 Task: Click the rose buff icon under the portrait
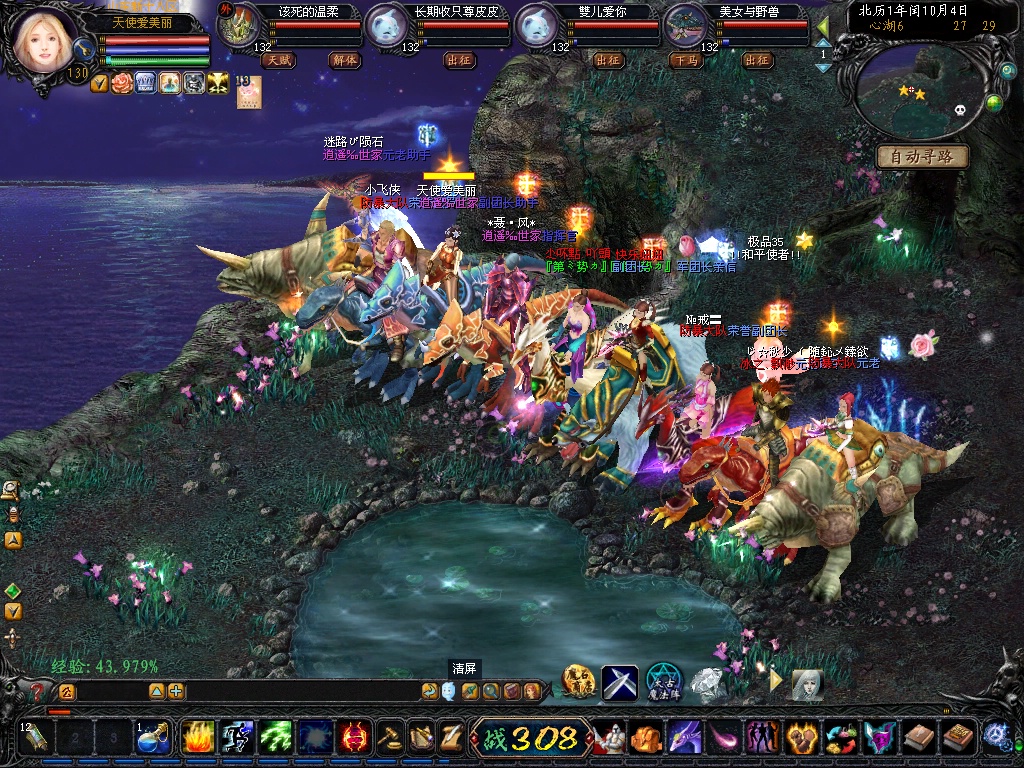pos(122,83)
